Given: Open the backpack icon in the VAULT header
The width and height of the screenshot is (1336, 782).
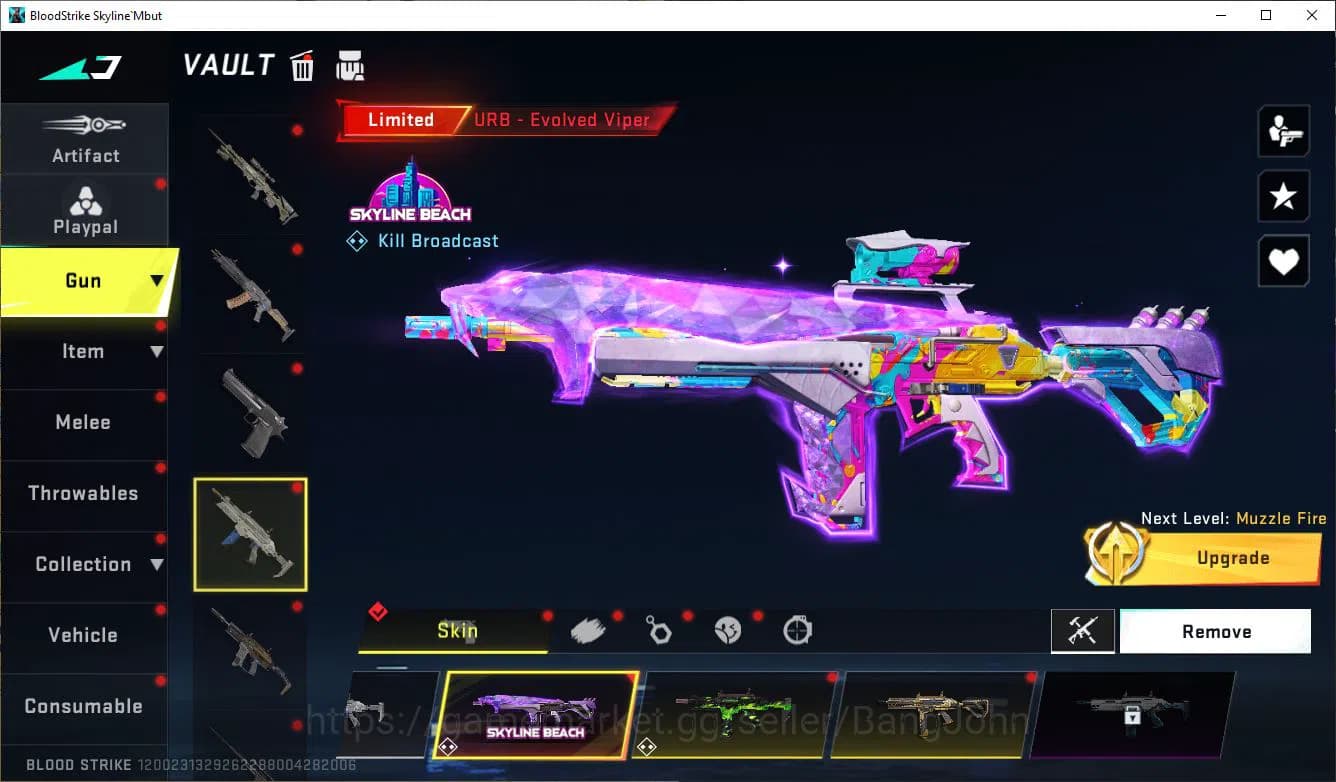Looking at the screenshot, I should click(x=350, y=65).
